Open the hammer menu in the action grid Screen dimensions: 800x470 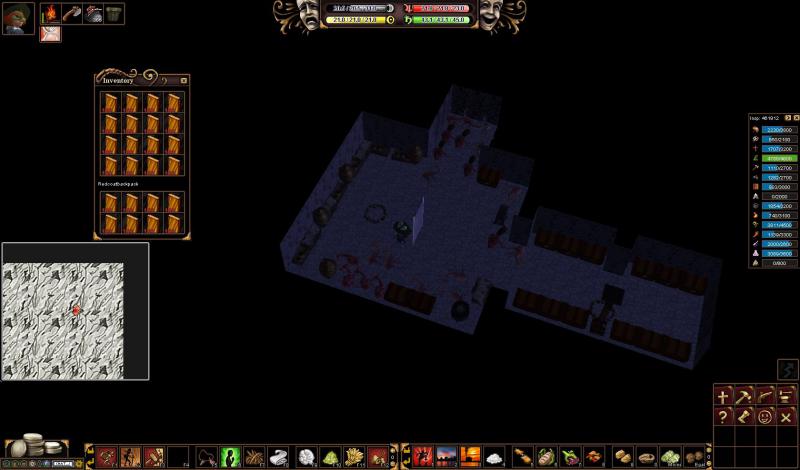(745, 396)
